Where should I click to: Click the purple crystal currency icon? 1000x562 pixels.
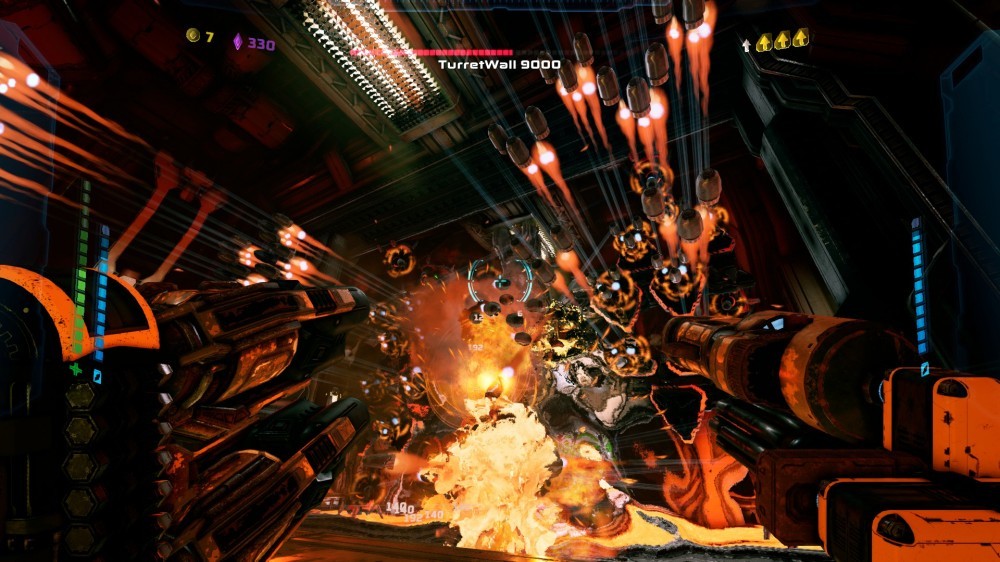click(x=238, y=42)
